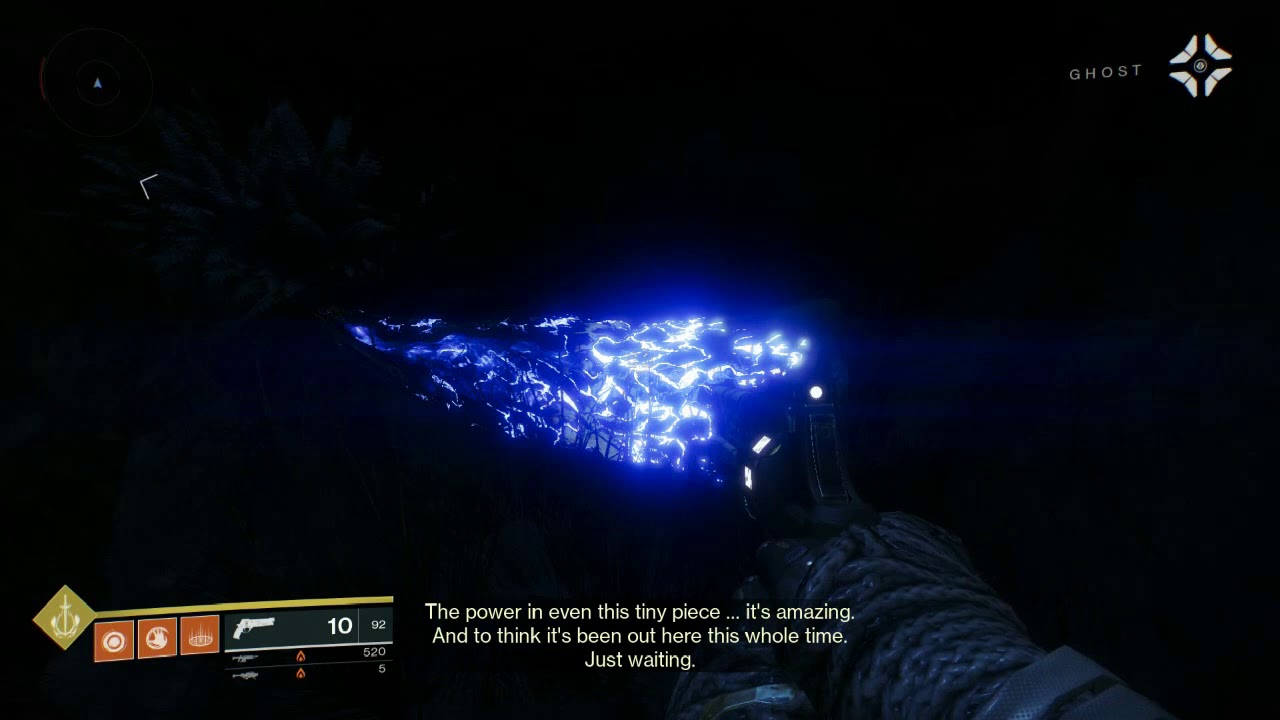Open the Ghost companion icon

pos(1201,66)
